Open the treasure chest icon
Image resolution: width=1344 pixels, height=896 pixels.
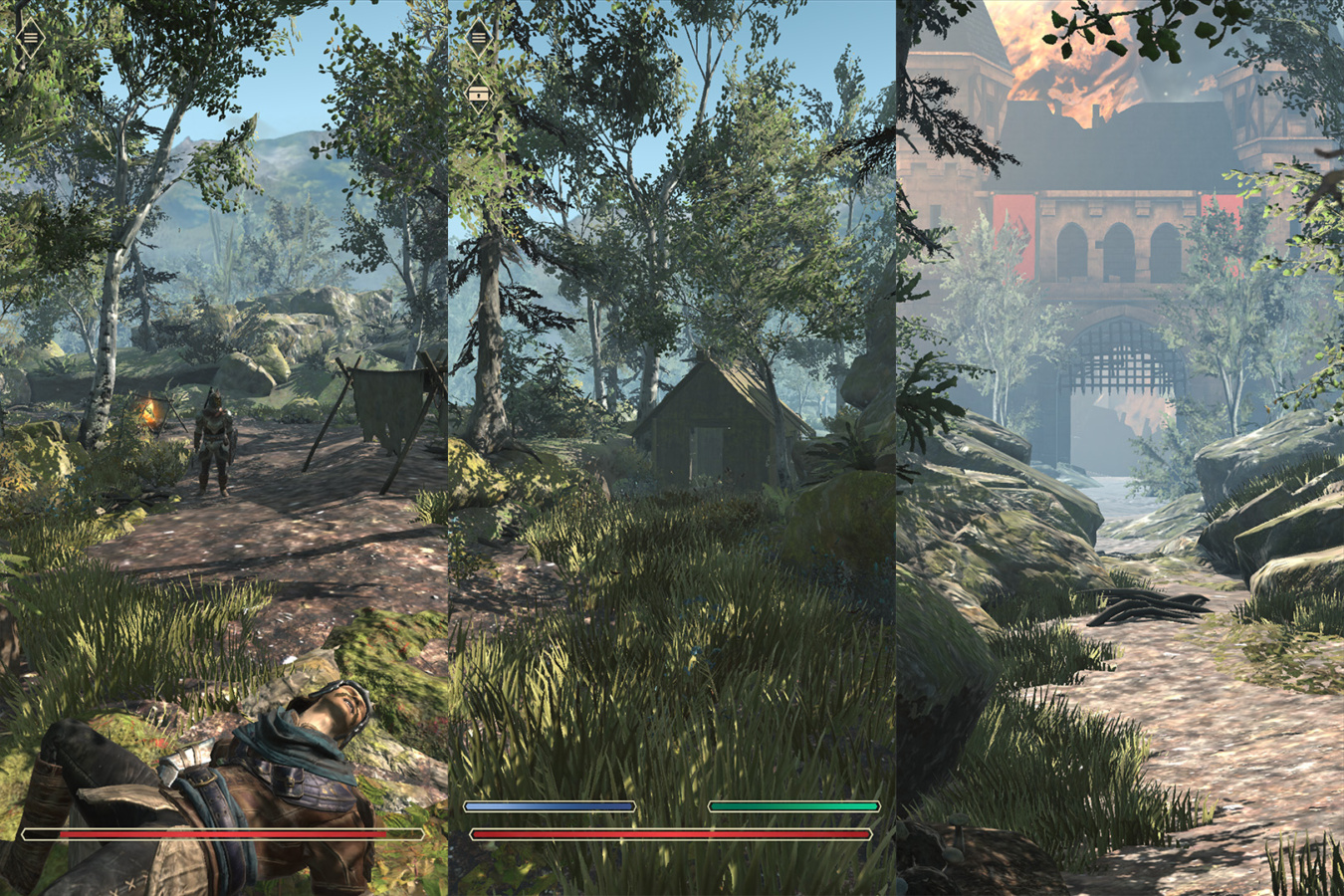pos(479,93)
